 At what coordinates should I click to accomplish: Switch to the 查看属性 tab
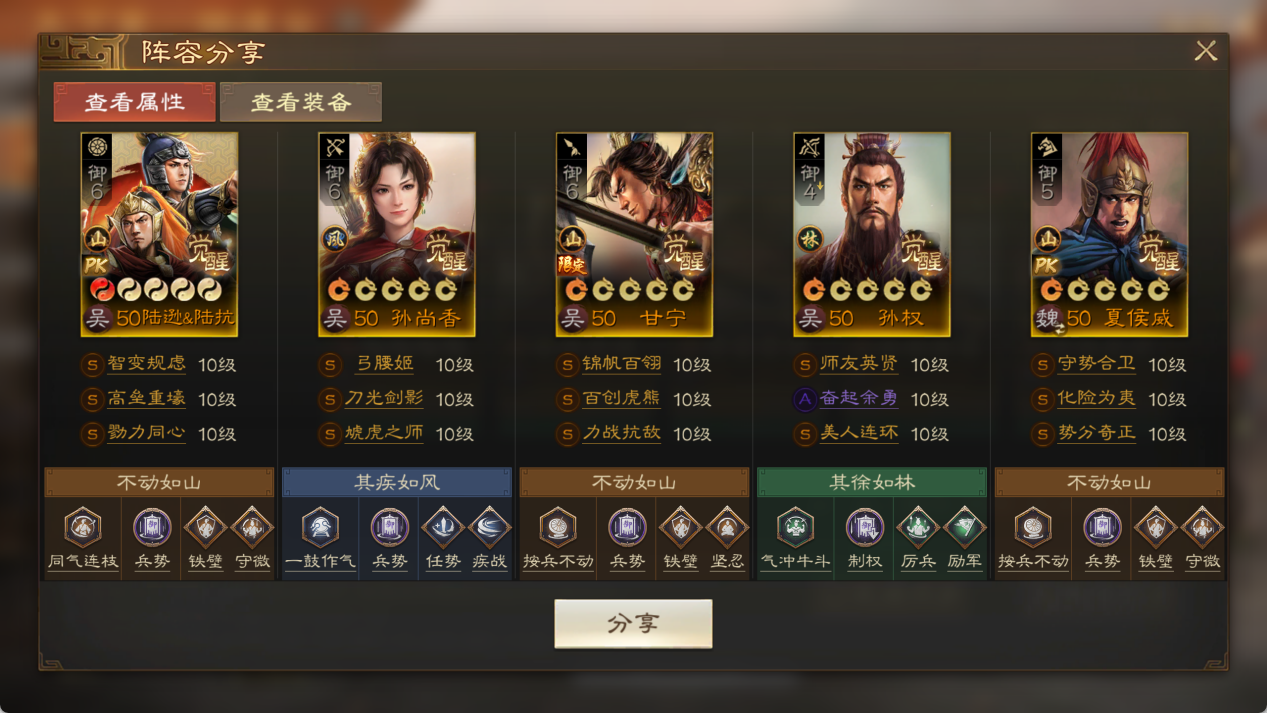(x=135, y=102)
